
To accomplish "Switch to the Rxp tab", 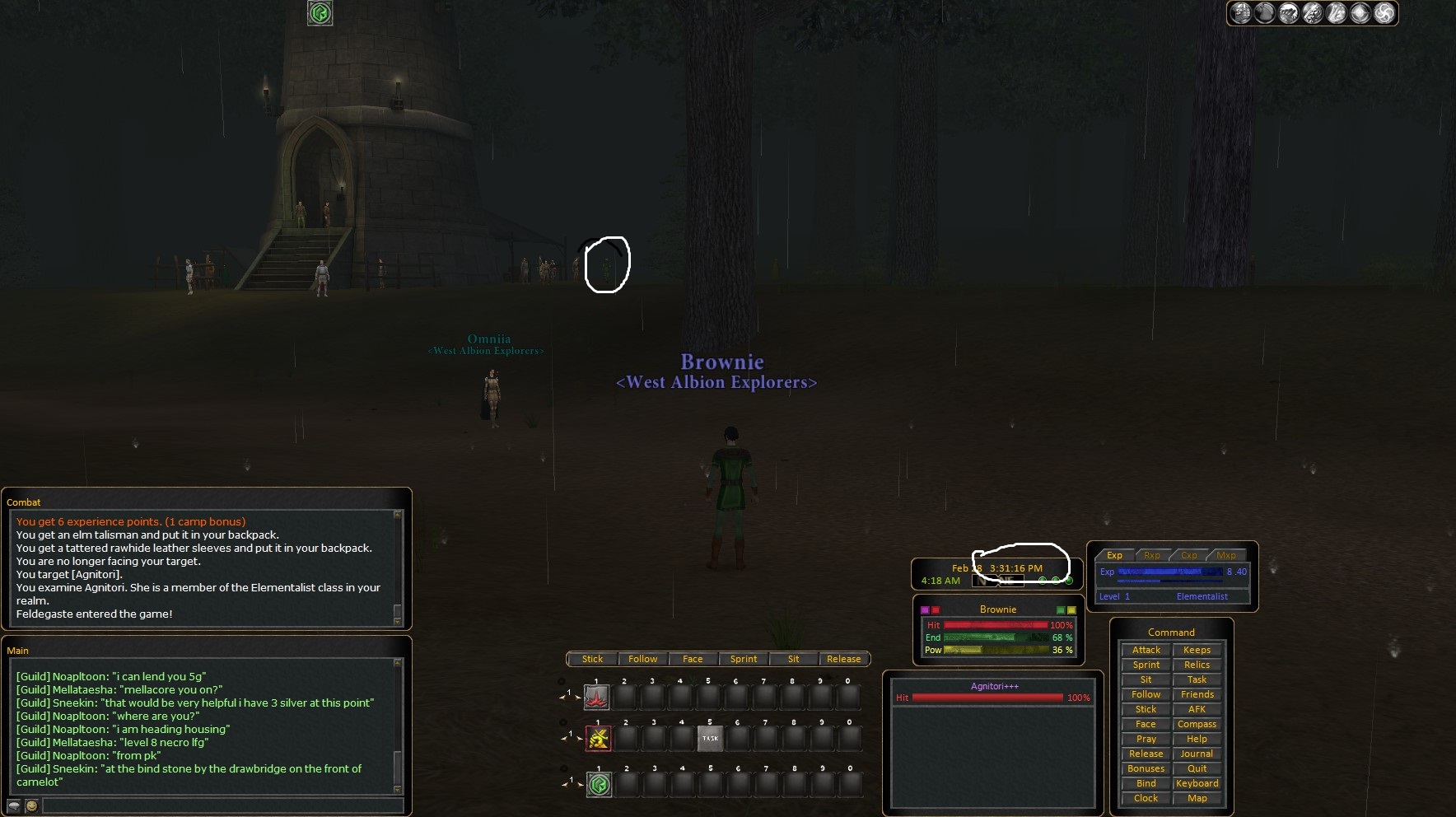I will click(x=1151, y=555).
